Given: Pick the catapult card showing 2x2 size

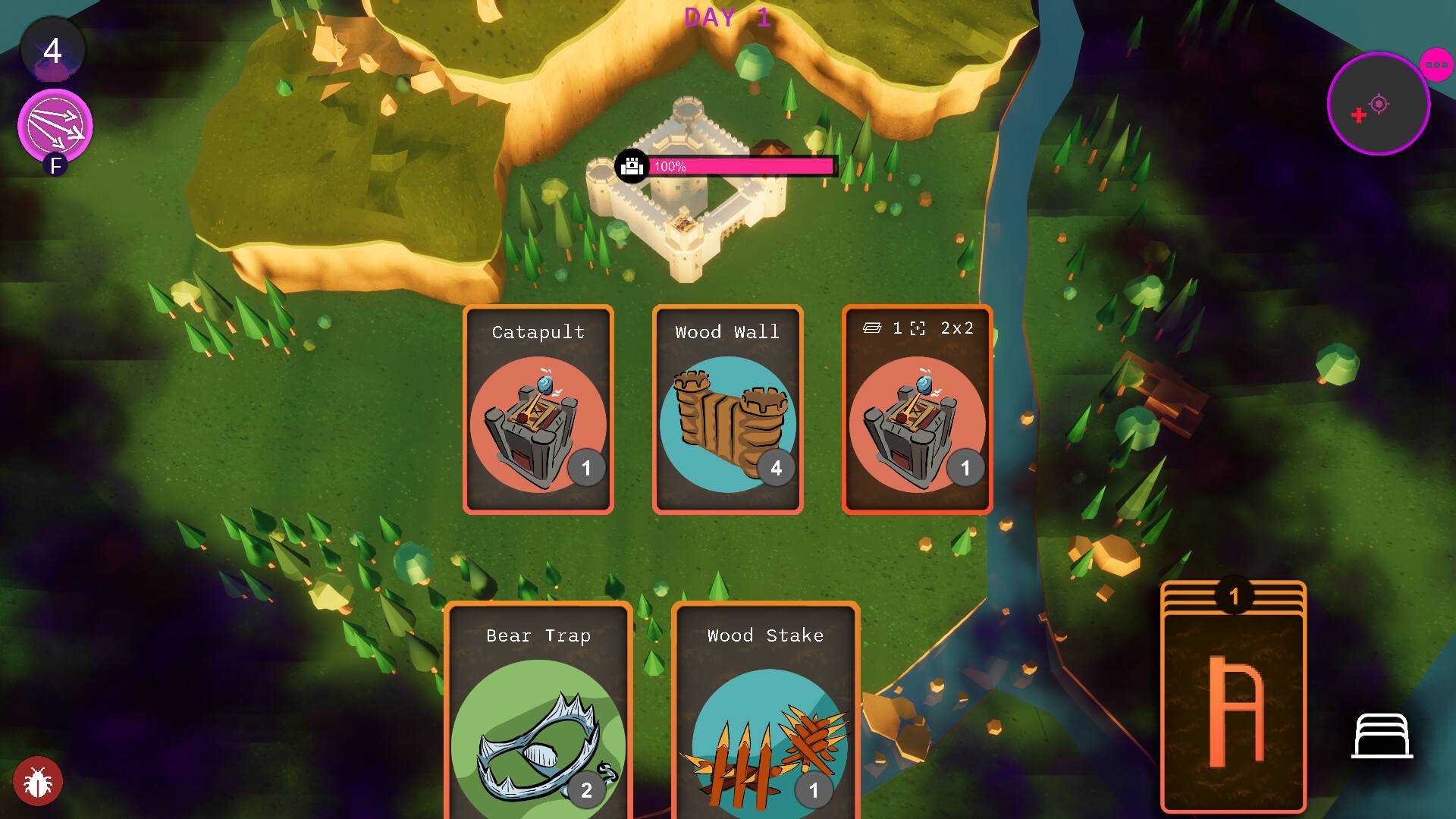Looking at the screenshot, I should pyautogui.click(x=917, y=409).
